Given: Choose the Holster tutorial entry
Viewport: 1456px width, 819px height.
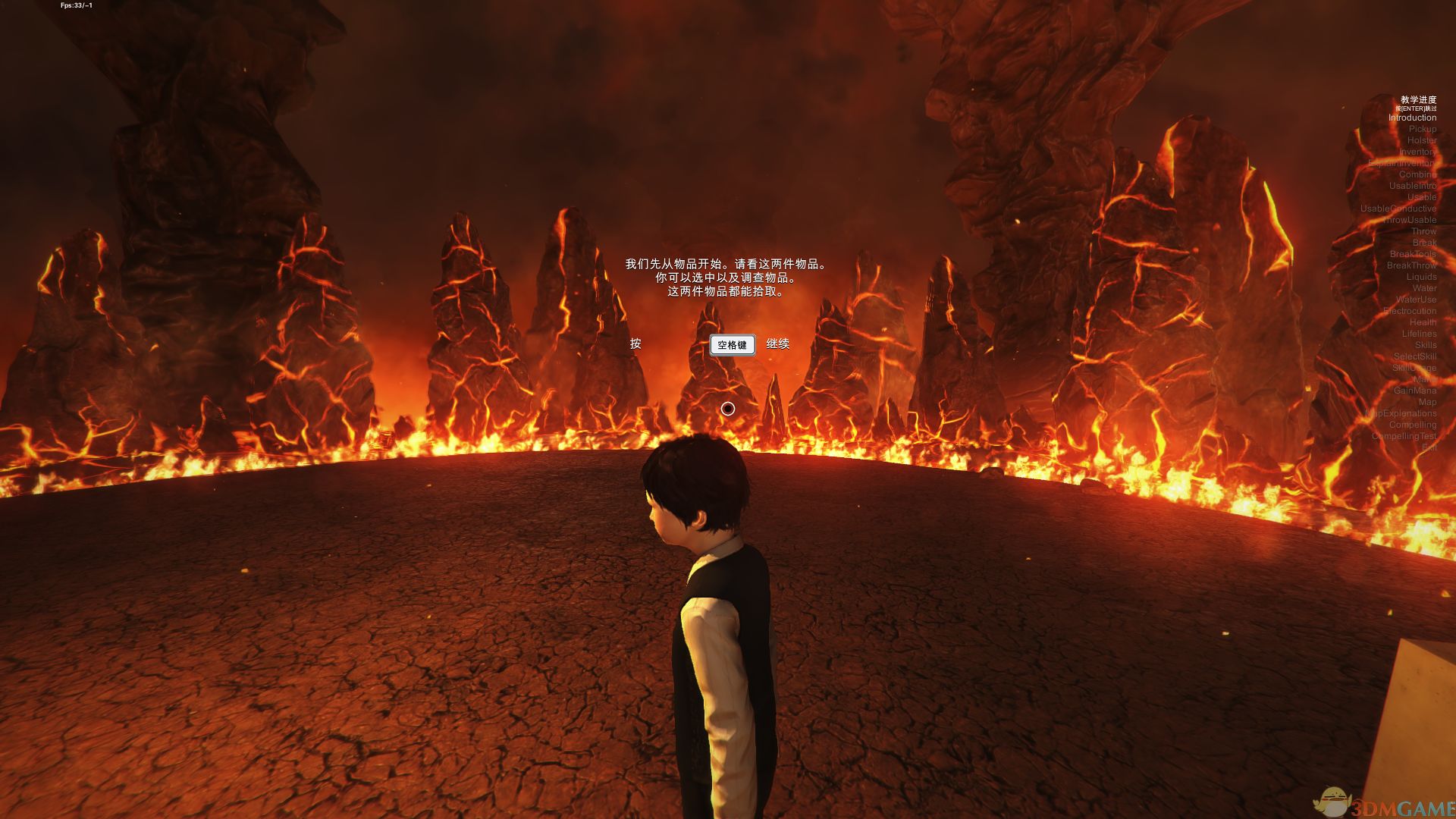Looking at the screenshot, I should (x=1421, y=140).
